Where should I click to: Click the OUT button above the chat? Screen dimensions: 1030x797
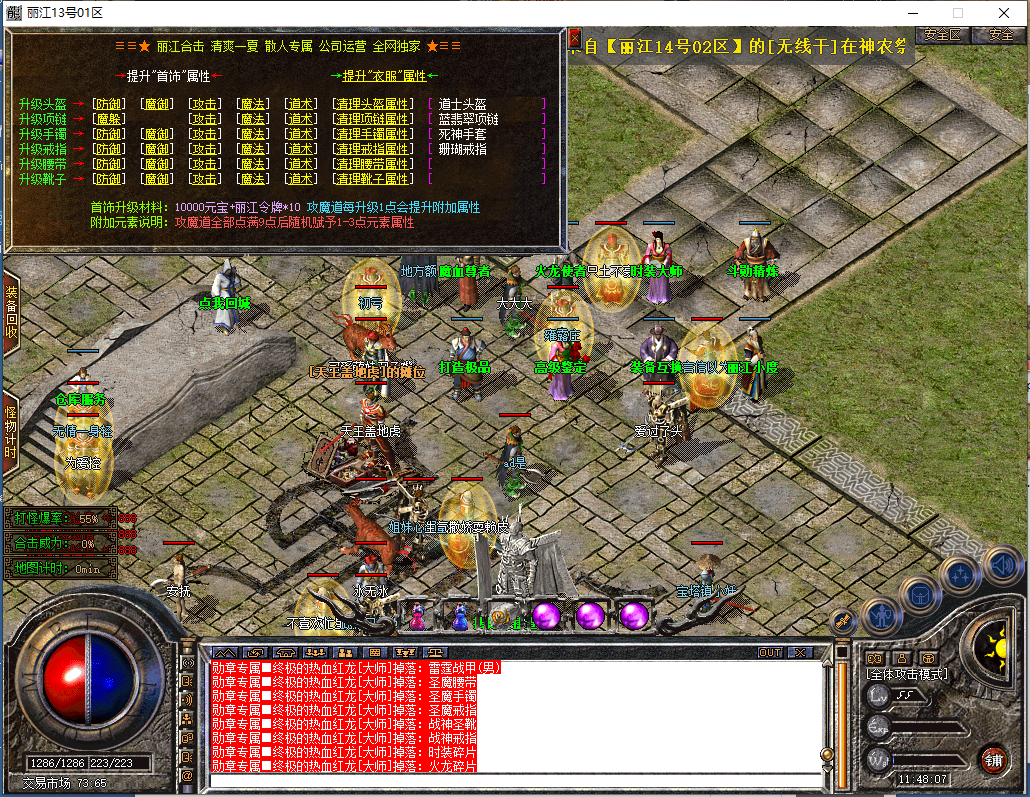click(769, 652)
